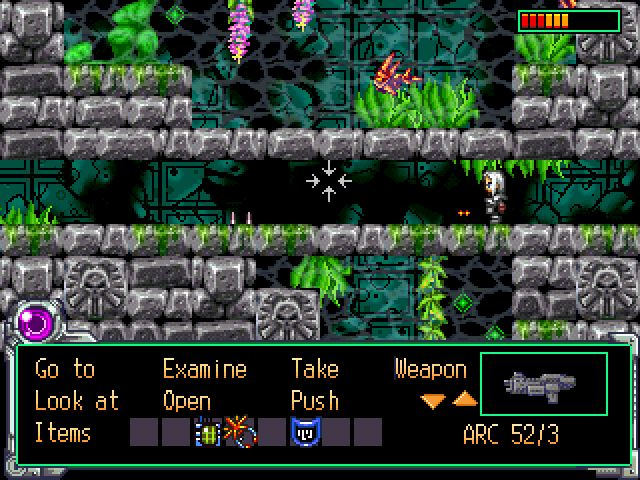The height and width of the screenshot is (480, 640).
Task: Use the Open verb
Action: click(x=187, y=401)
